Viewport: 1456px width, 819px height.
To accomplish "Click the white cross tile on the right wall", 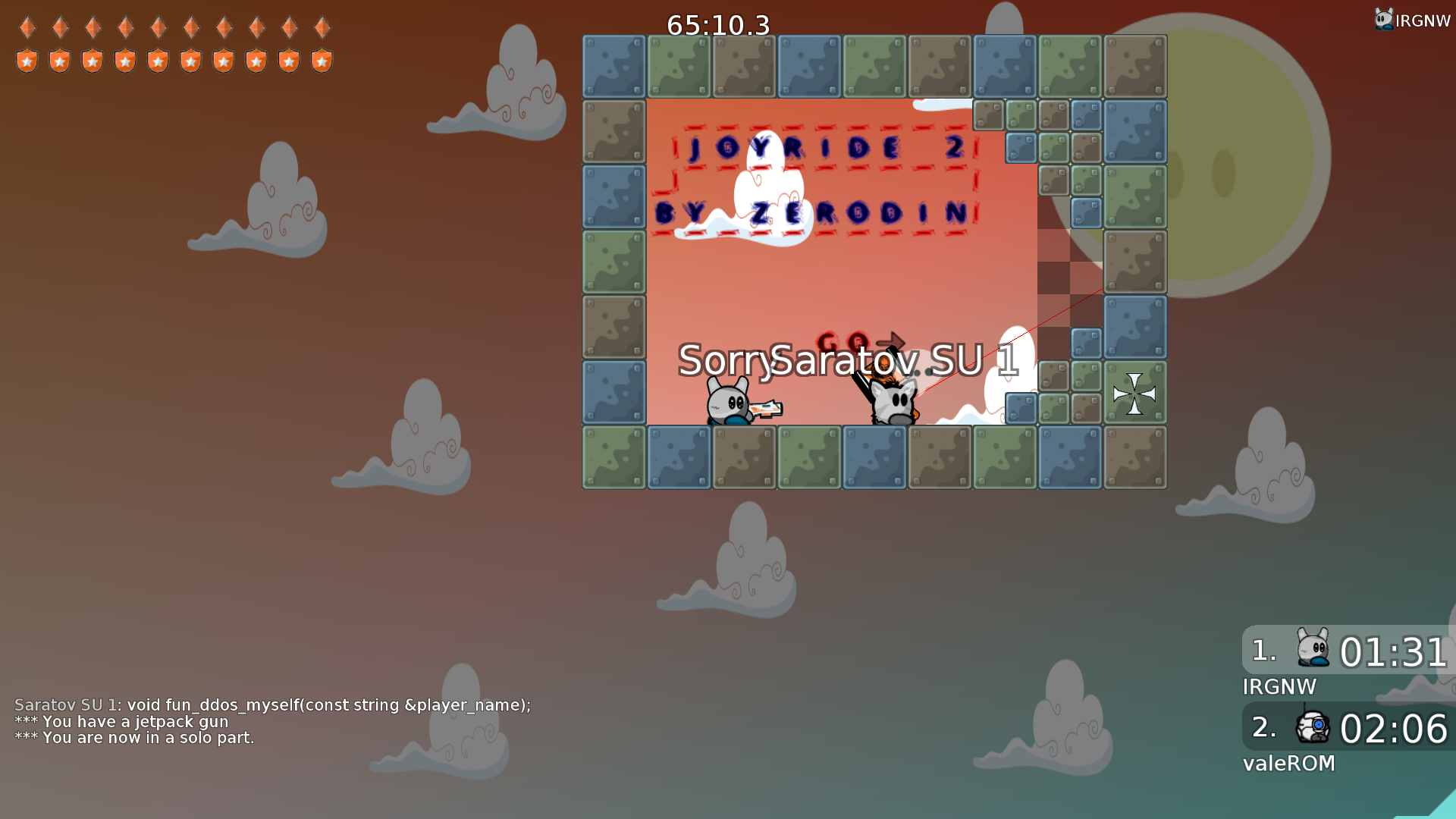I will (1133, 393).
